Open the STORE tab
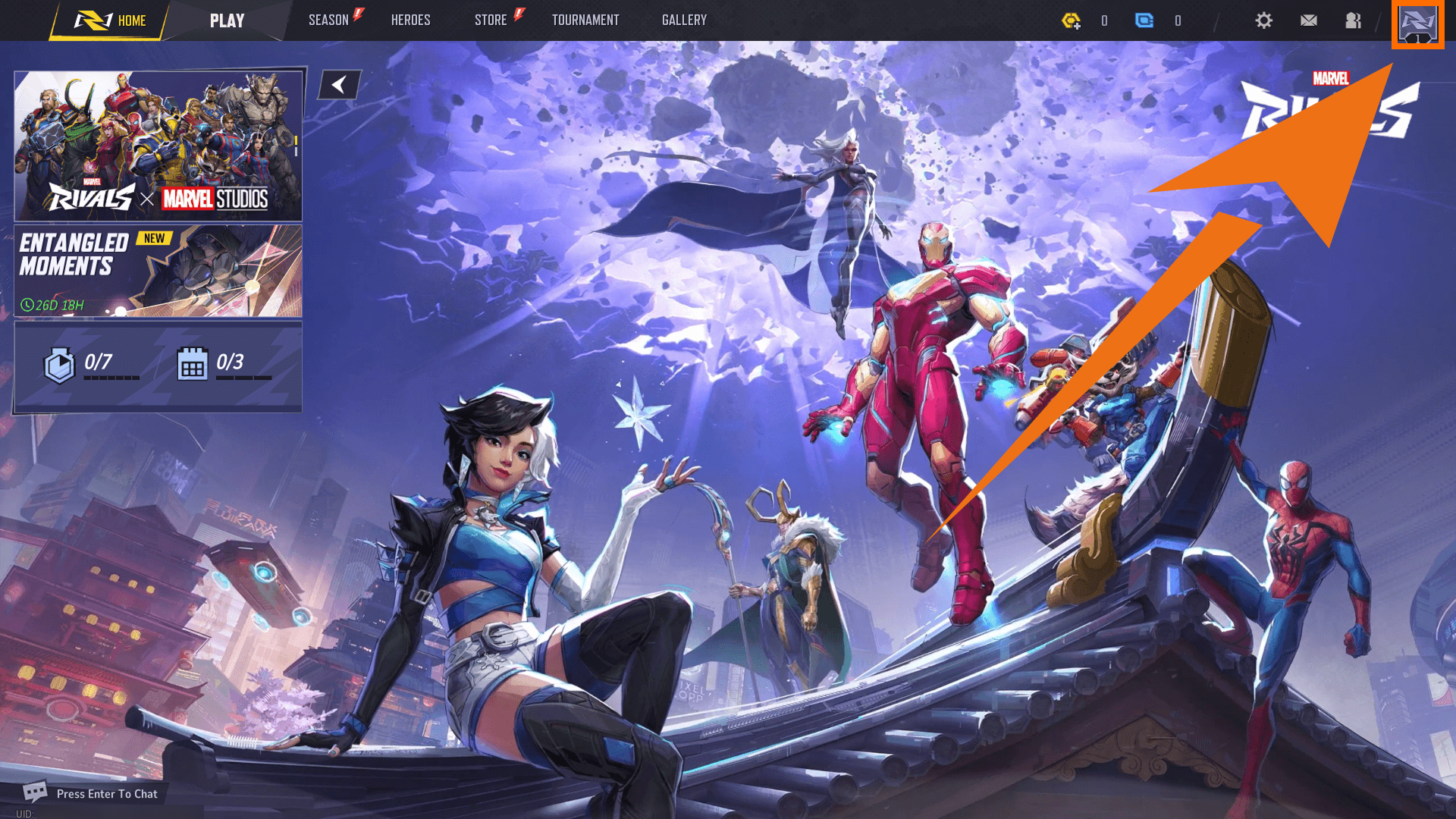Screen dimensions: 1456x819 click(x=490, y=20)
